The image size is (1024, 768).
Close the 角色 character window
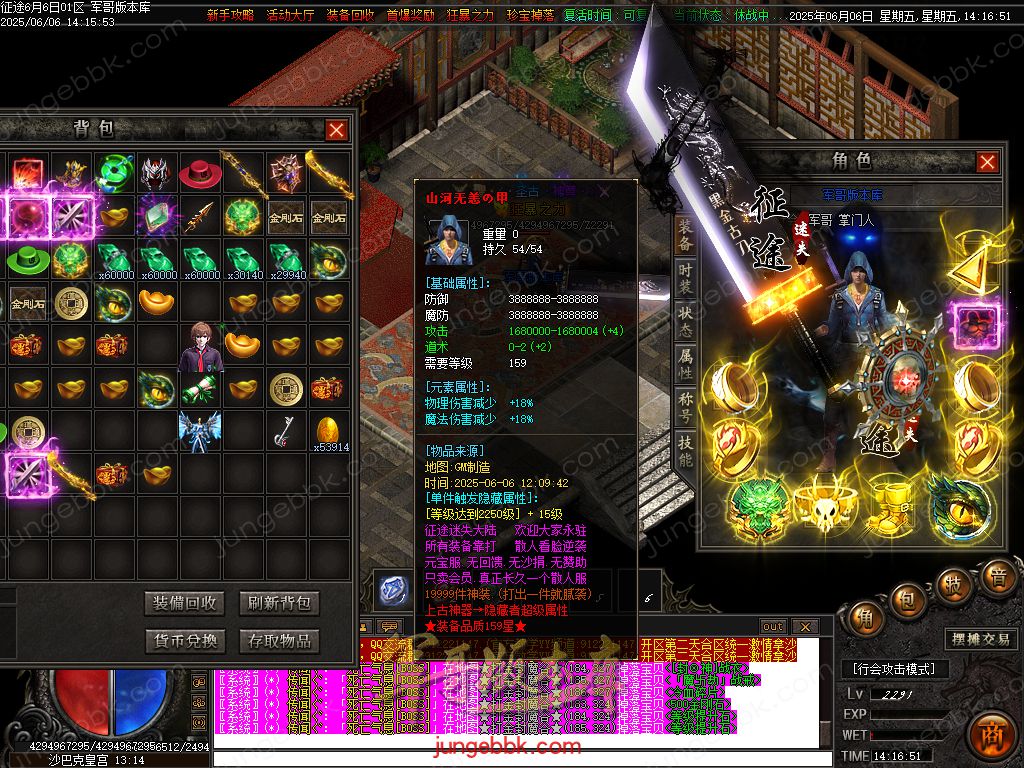pos(987,162)
